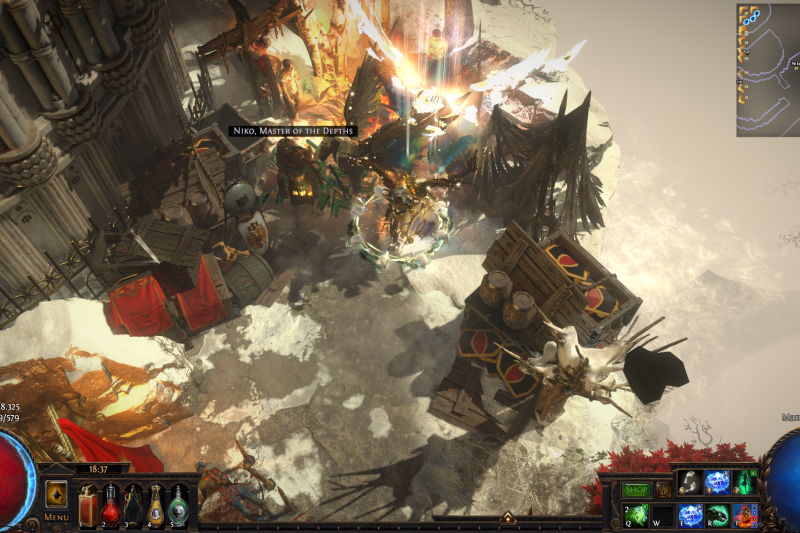The width and height of the screenshot is (800, 533).
Task: Use the green panther skill on R
Action: tap(718, 515)
